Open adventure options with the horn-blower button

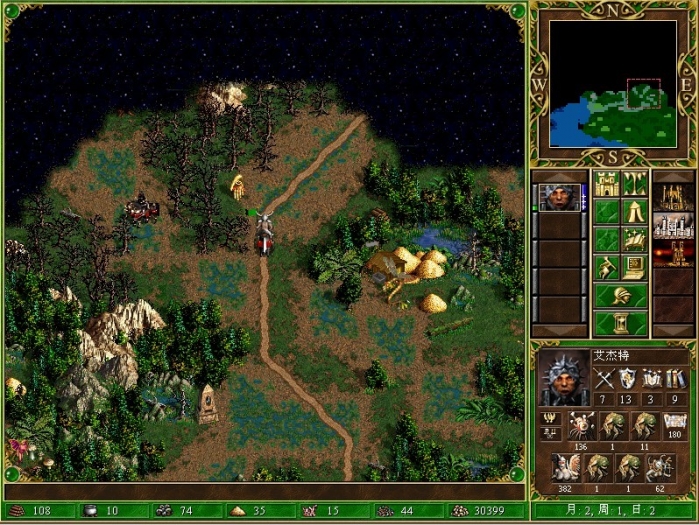tap(606, 268)
